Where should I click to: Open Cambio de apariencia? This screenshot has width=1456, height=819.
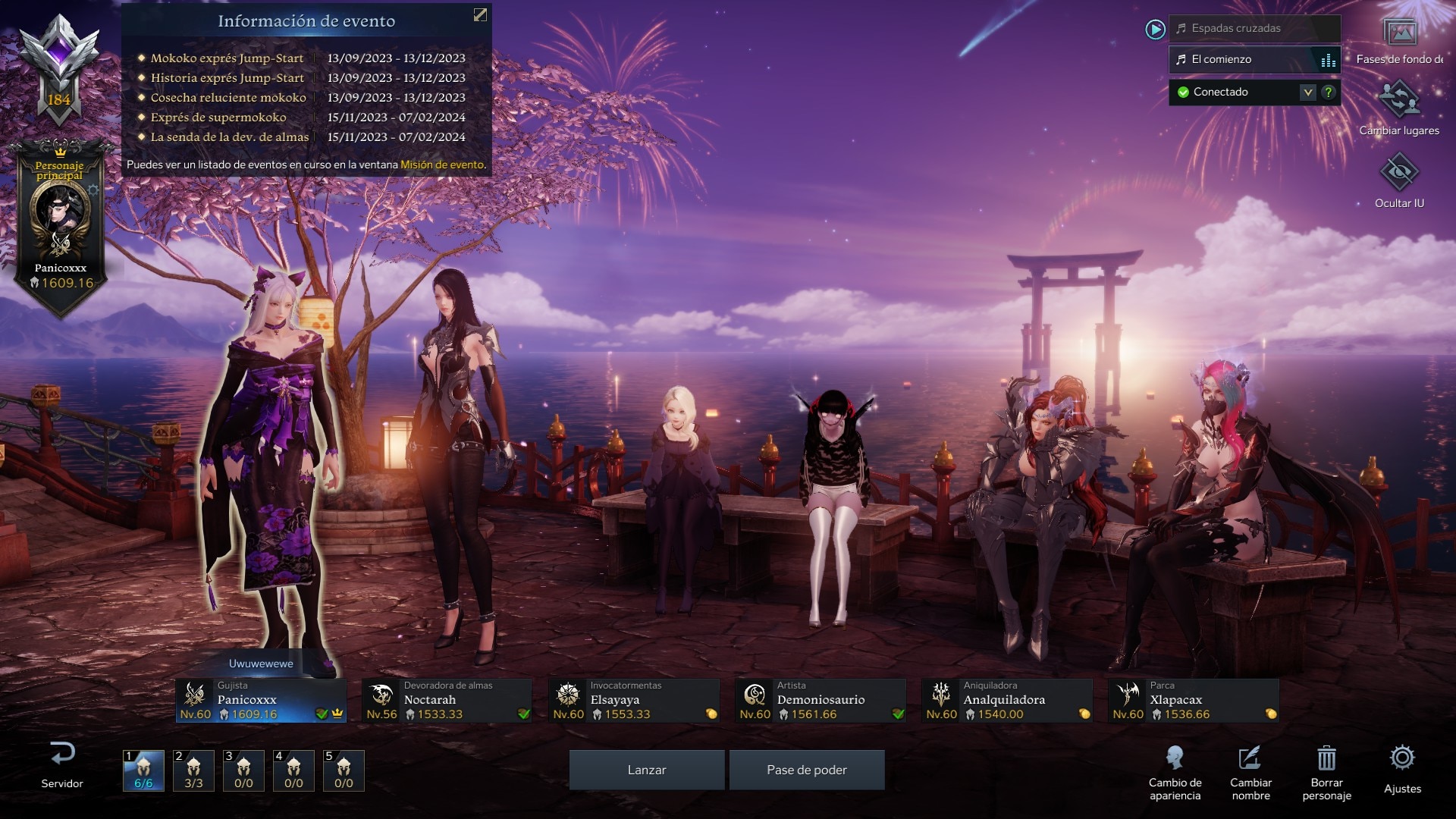point(1175,771)
